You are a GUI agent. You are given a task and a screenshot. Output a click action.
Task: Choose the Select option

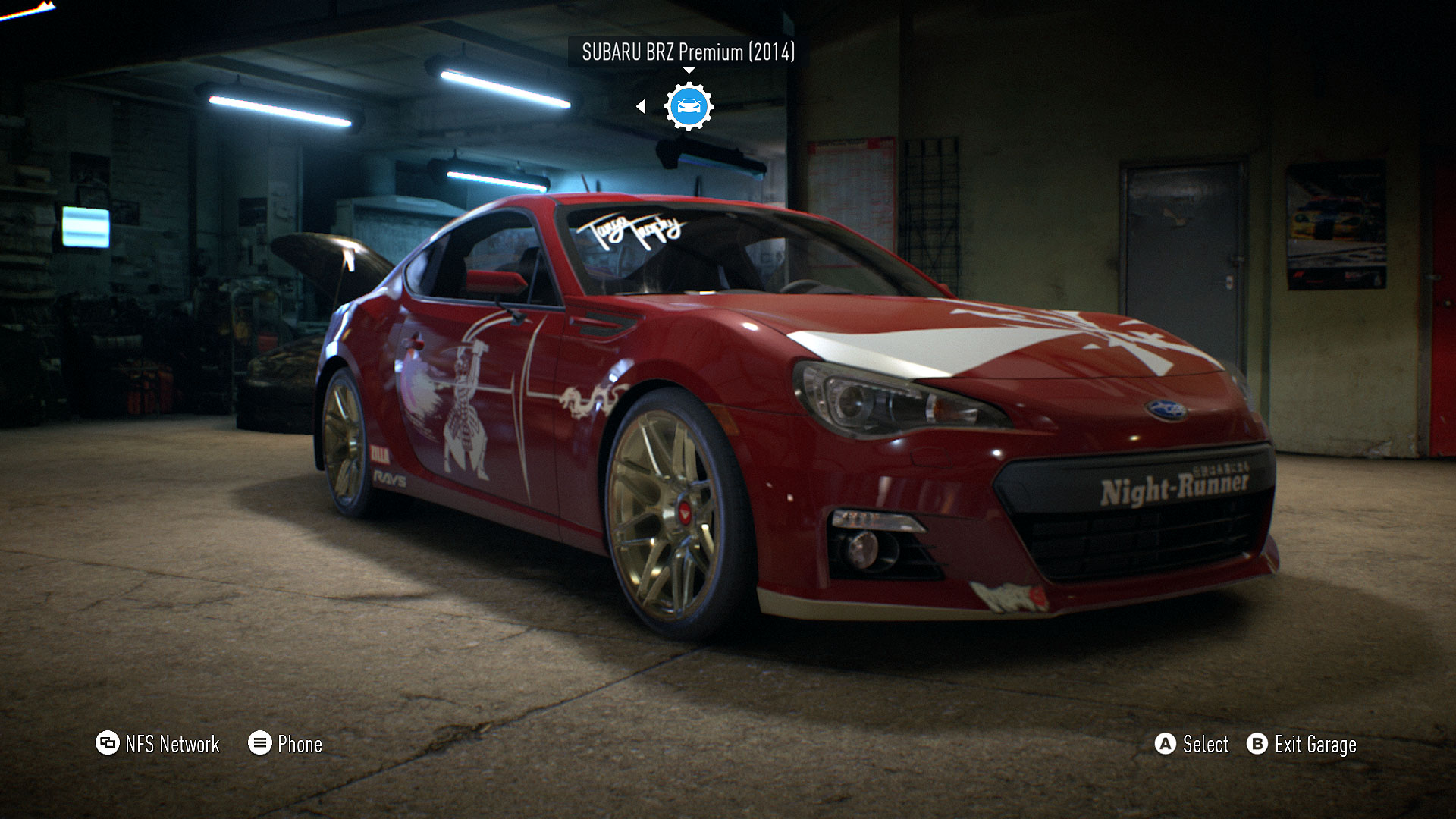click(x=1191, y=745)
